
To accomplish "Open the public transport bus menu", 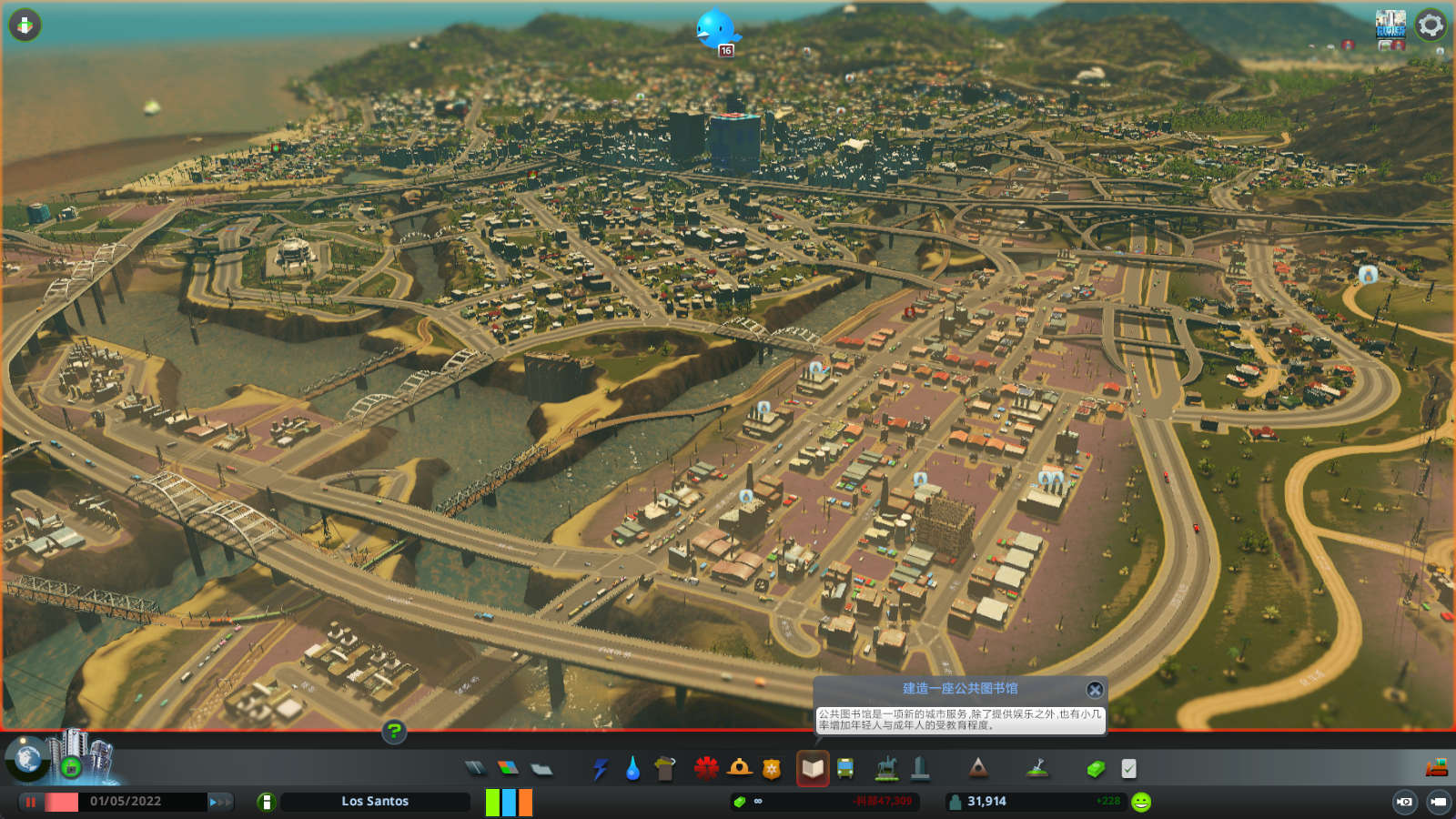I will pos(845,769).
